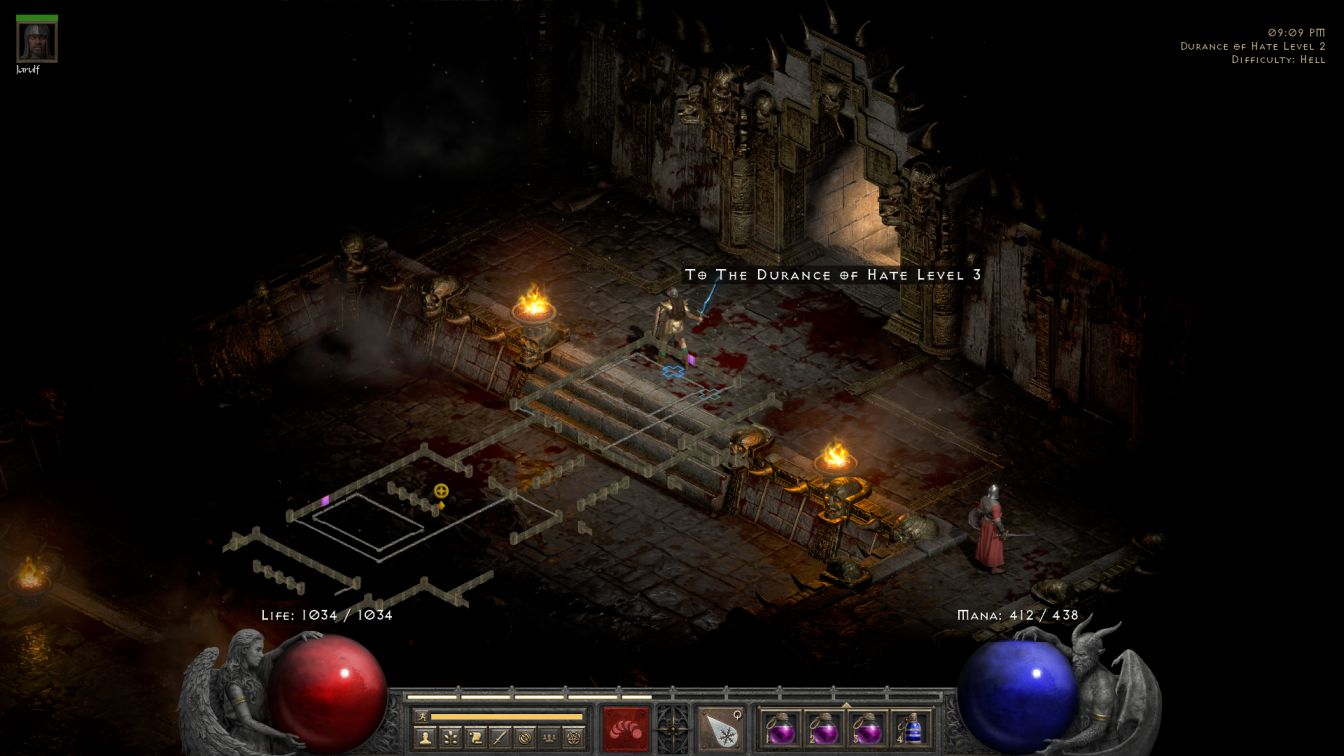Use the purple potion in belt slot 2
The image size is (1344, 756).
[822, 728]
